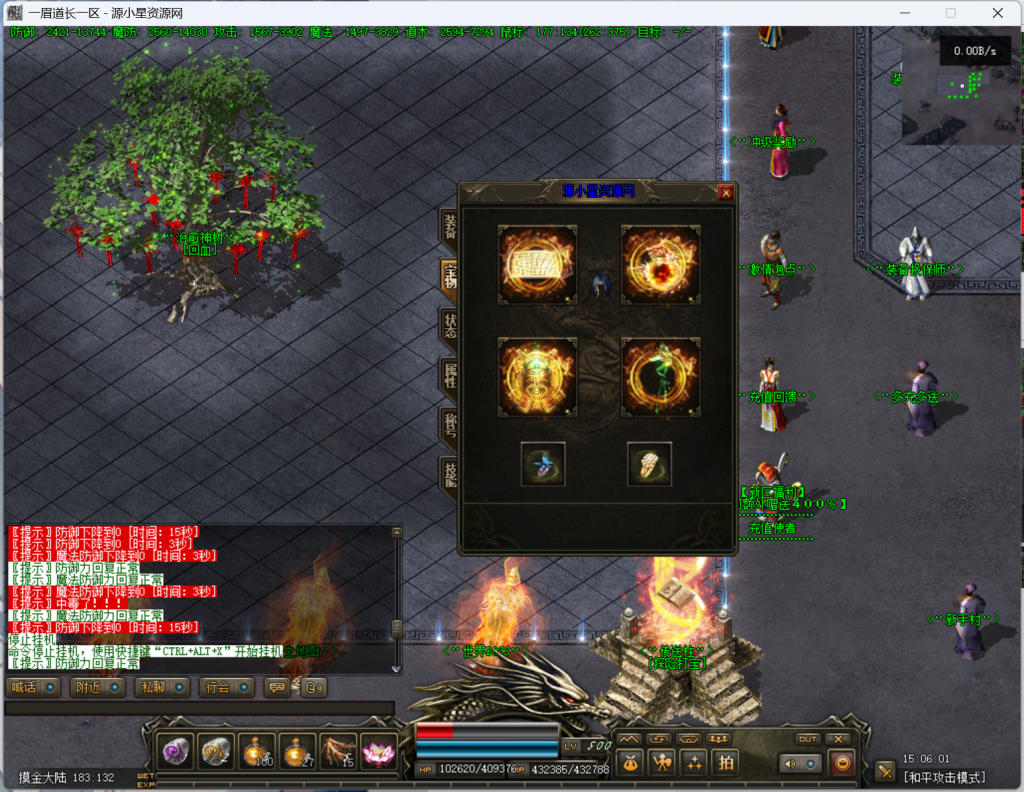Switch chat to 附近 nearby channel
This screenshot has width=1024, height=792.
97,688
